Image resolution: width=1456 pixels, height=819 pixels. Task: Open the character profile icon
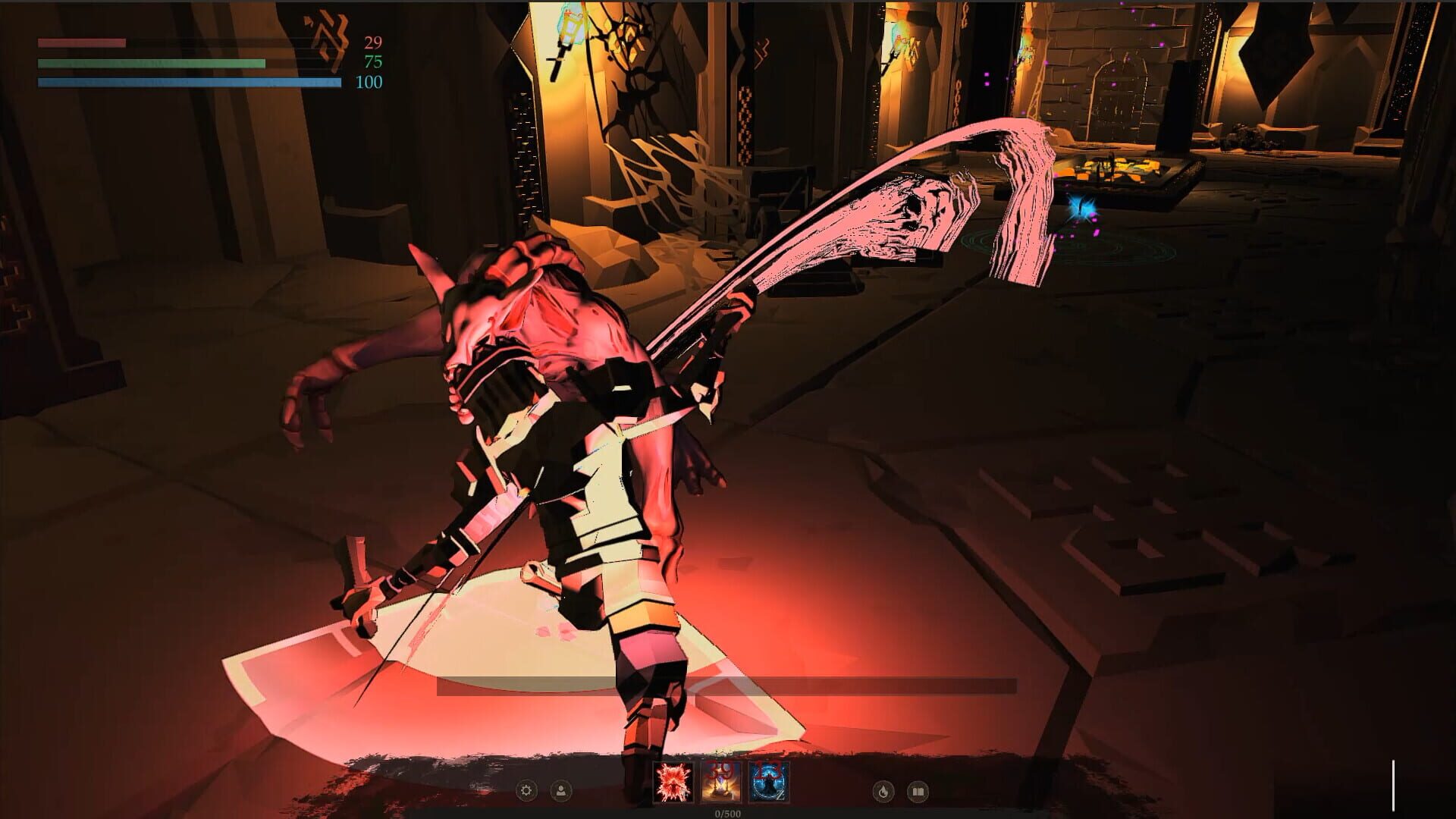561,791
